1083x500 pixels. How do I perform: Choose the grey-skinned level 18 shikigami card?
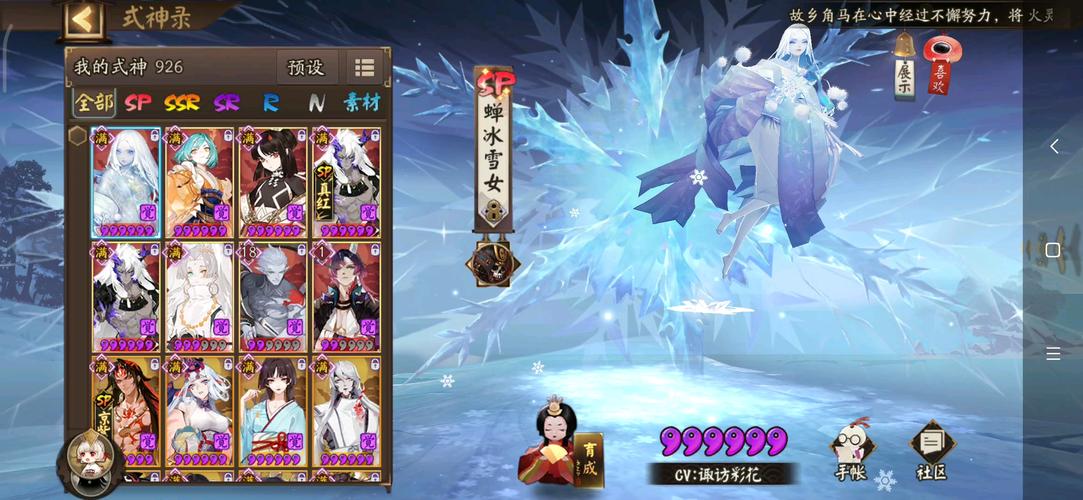(x=273, y=297)
